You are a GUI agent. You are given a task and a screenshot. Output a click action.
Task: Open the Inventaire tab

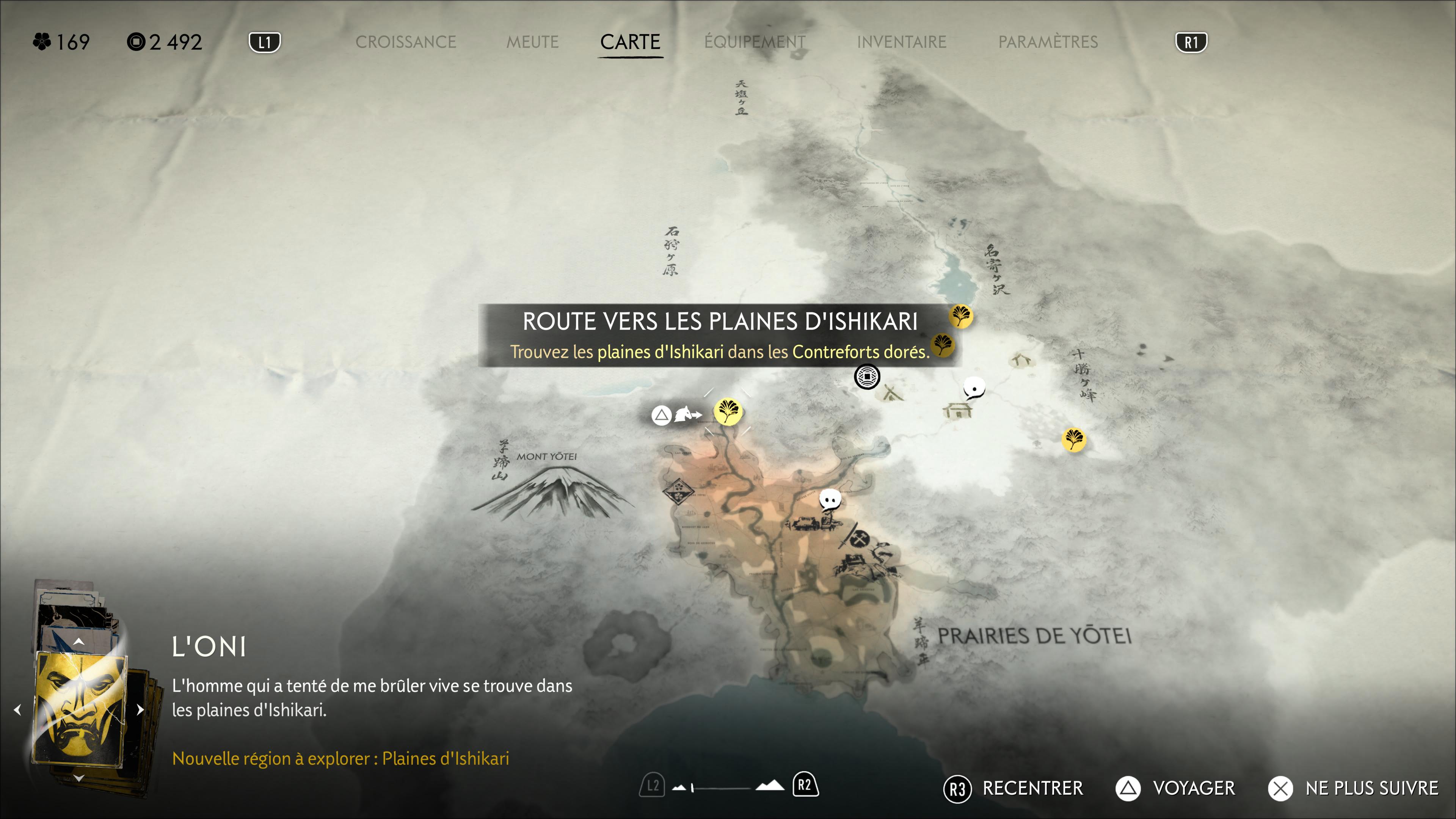[x=901, y=42]
